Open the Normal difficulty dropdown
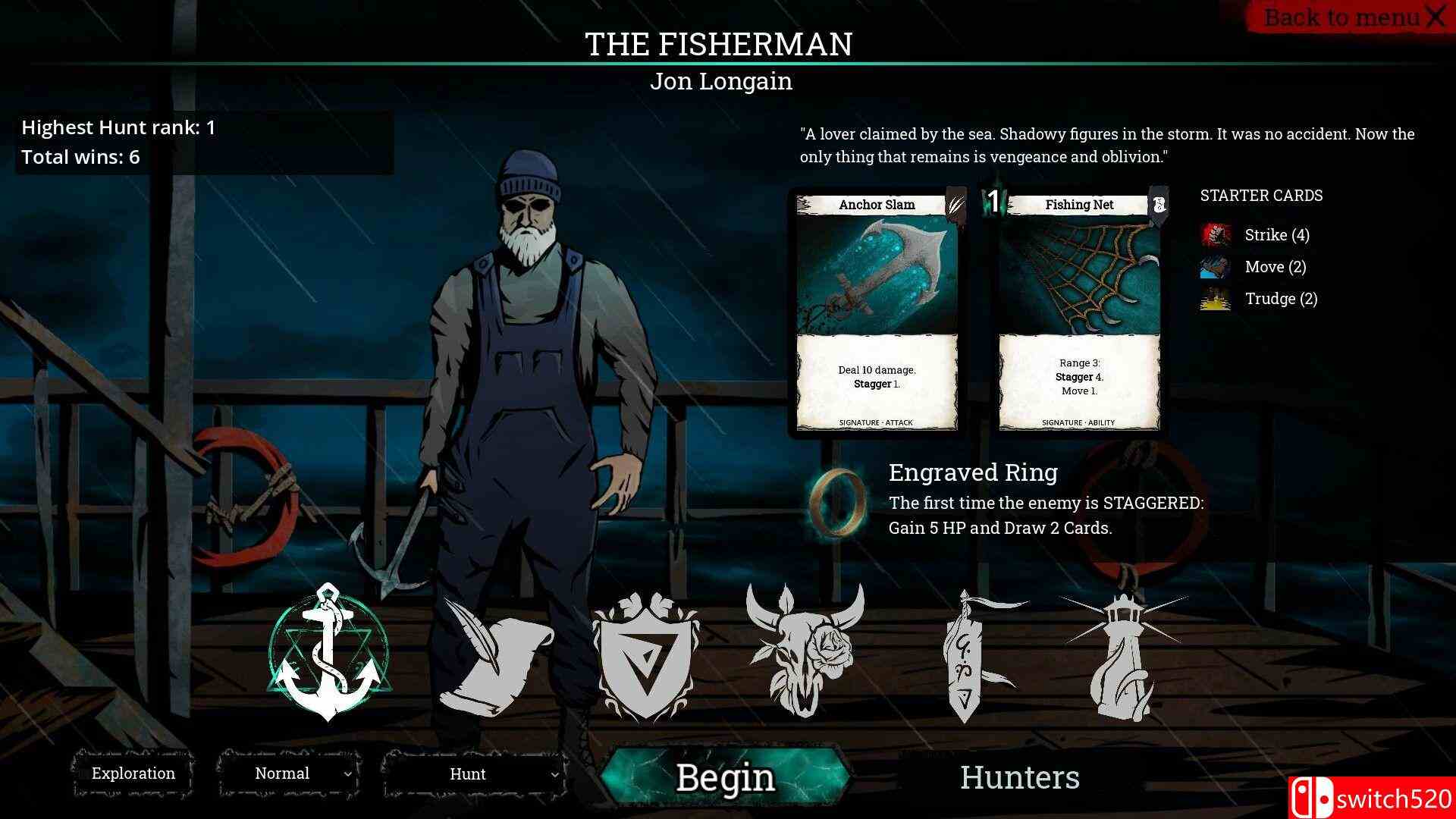1456x819 pixels. (289, 773)
